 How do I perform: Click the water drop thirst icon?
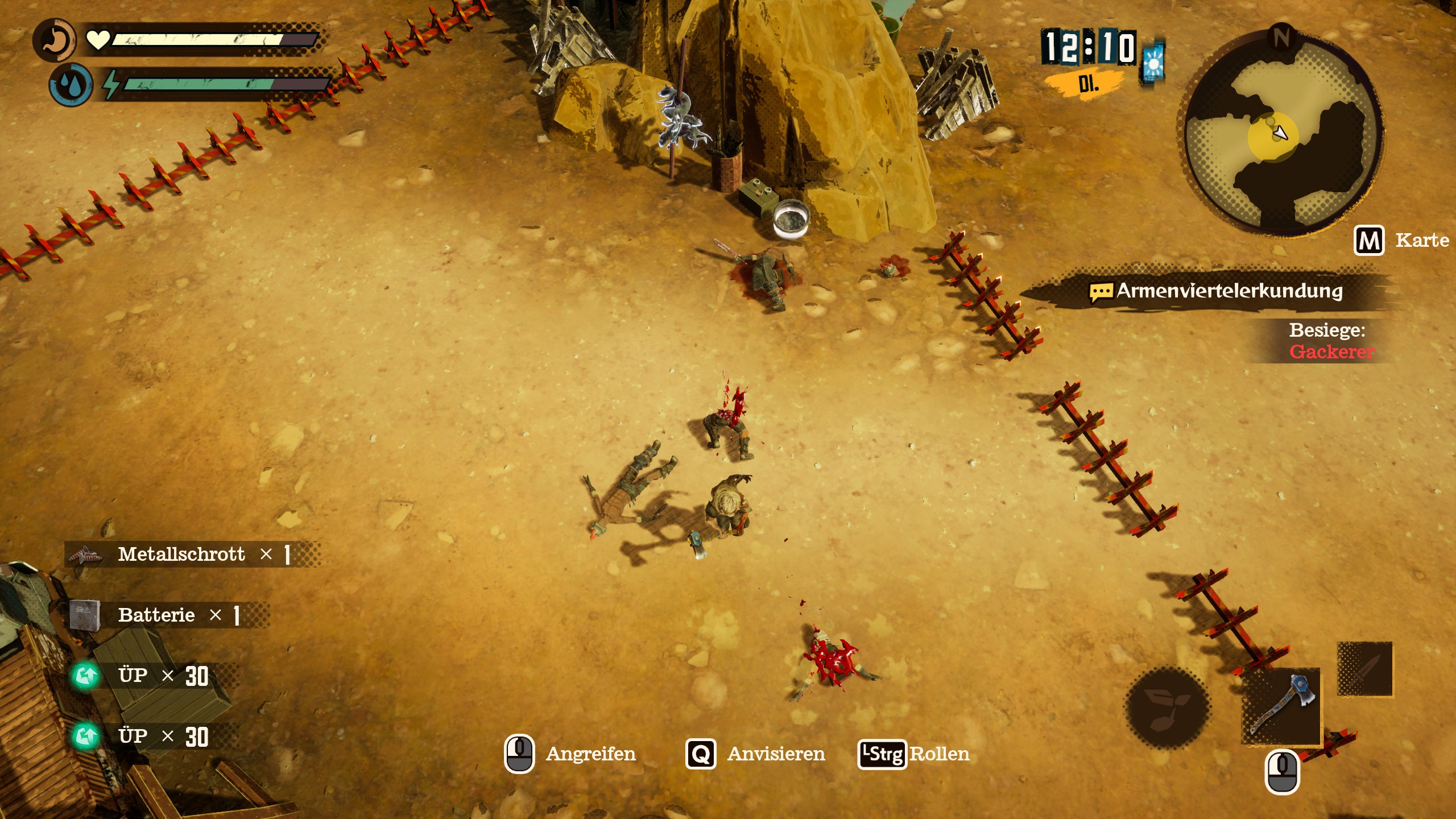click(x=71, y=85)
